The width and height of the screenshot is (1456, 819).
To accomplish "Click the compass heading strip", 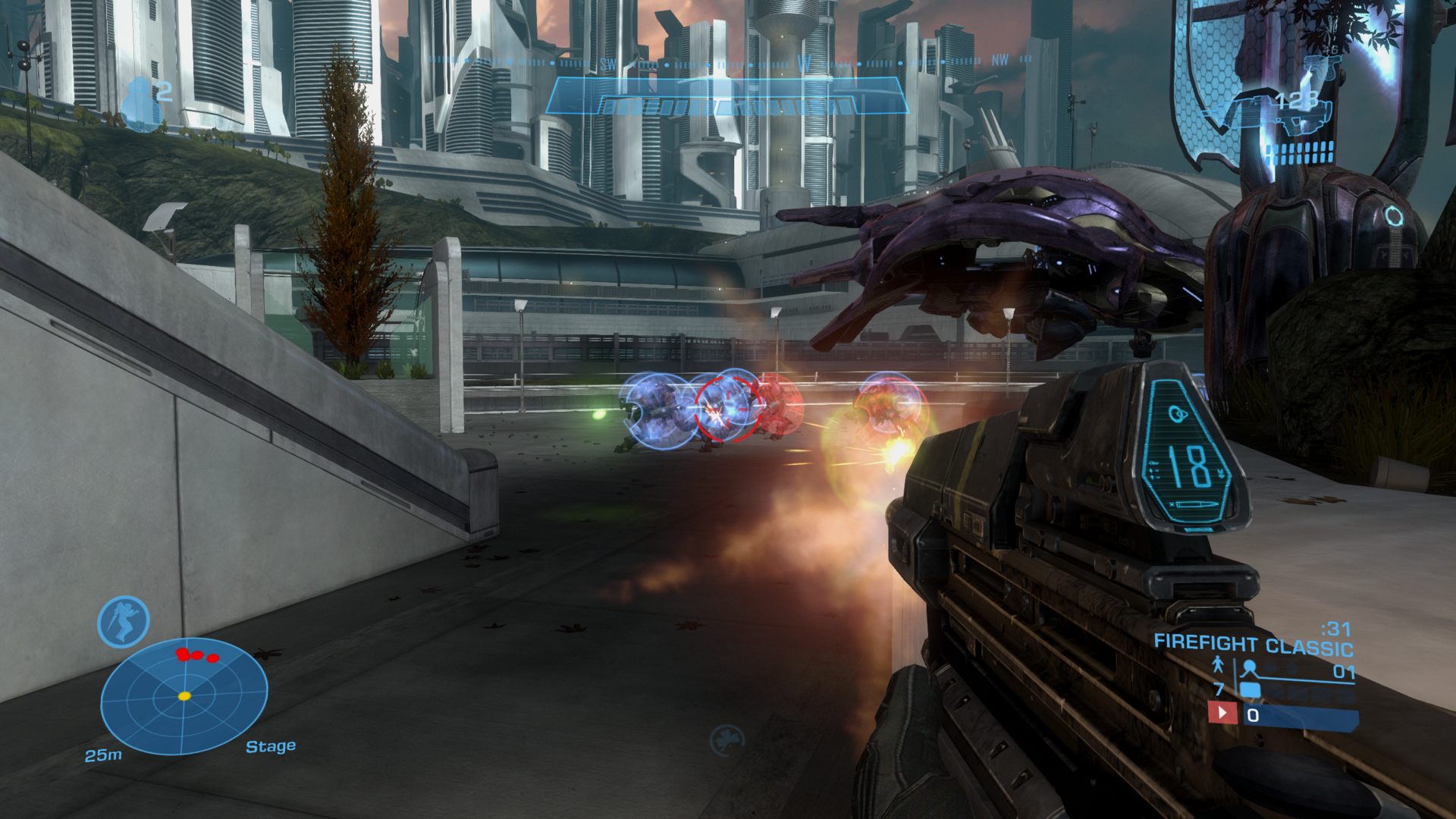I will pyautogui.click(x=728, y=62).
